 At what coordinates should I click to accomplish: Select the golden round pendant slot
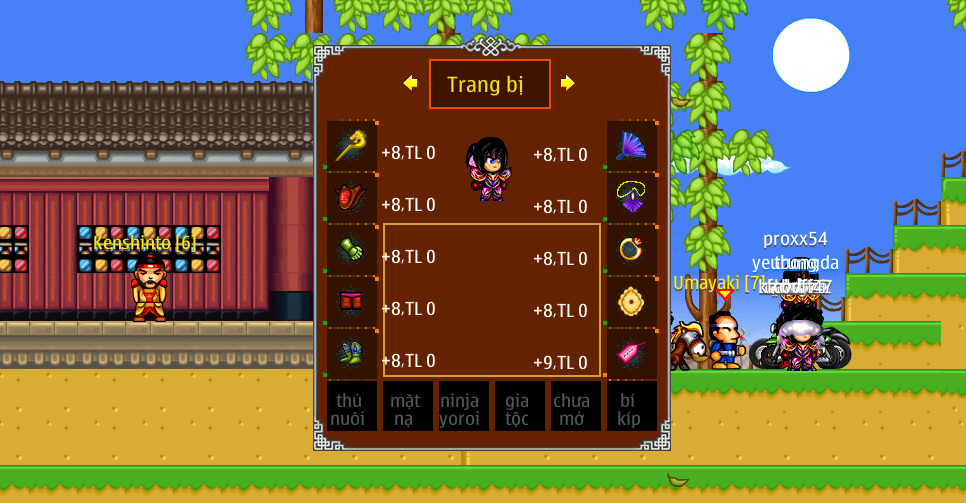(632, 302)
